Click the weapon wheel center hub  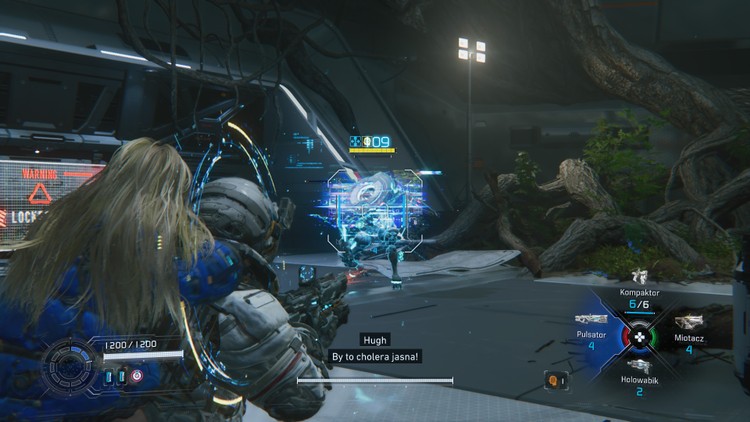[x=639, y=336]
